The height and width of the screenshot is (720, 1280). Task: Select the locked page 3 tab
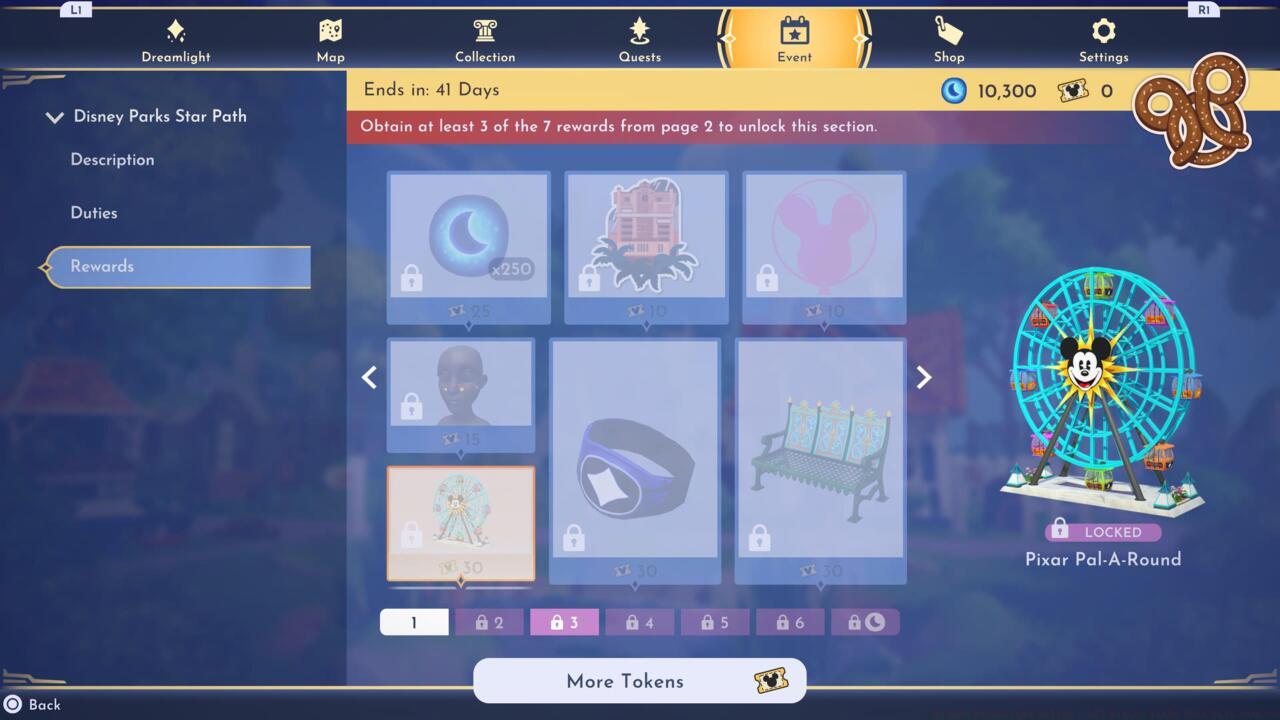click(564, 621)
